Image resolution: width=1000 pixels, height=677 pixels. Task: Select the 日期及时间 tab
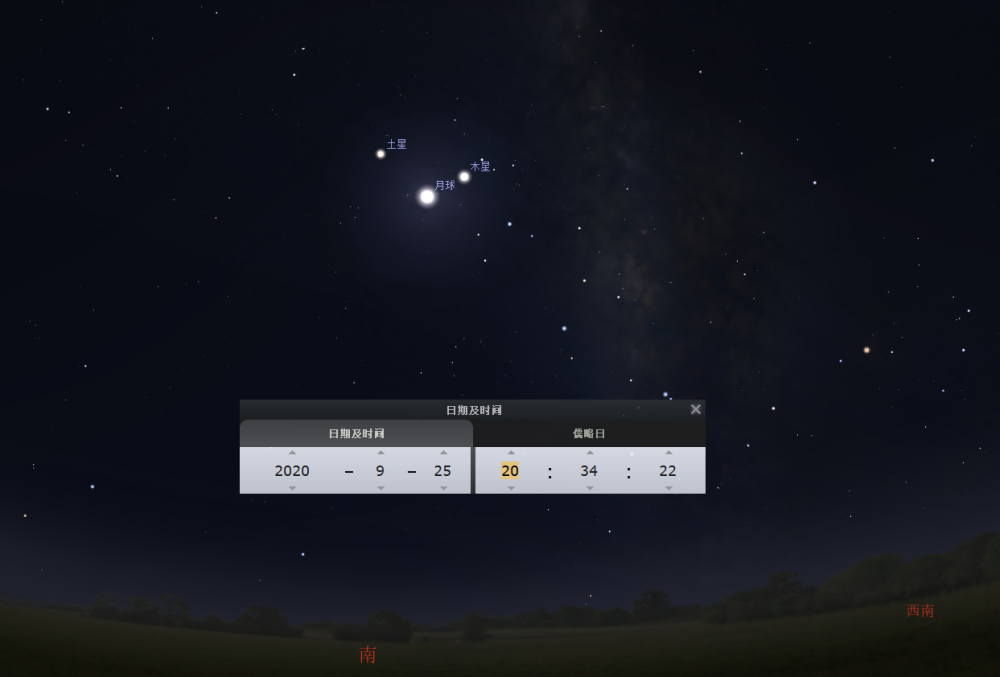(x=356, y=433)
